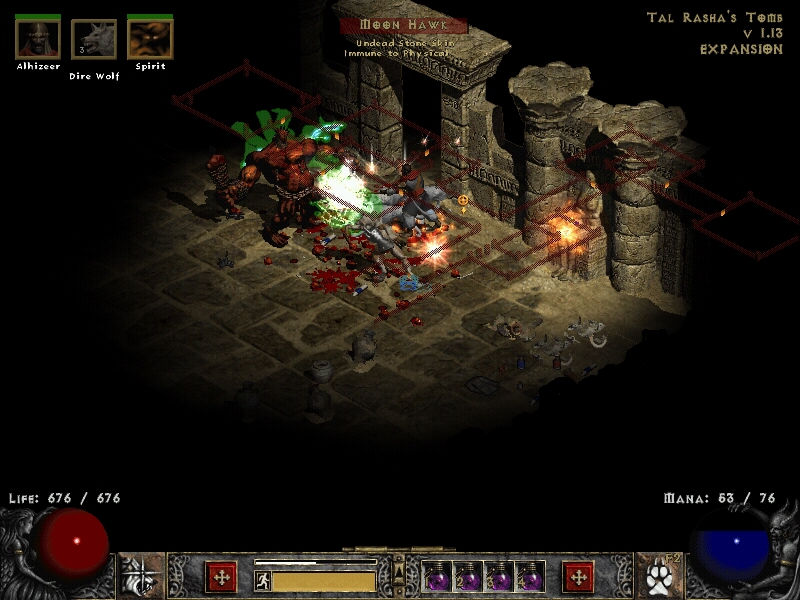Open the left attack skill selector
Viewport: 800px width, 600px height.
pyautogui.click(x=141, y=577)
